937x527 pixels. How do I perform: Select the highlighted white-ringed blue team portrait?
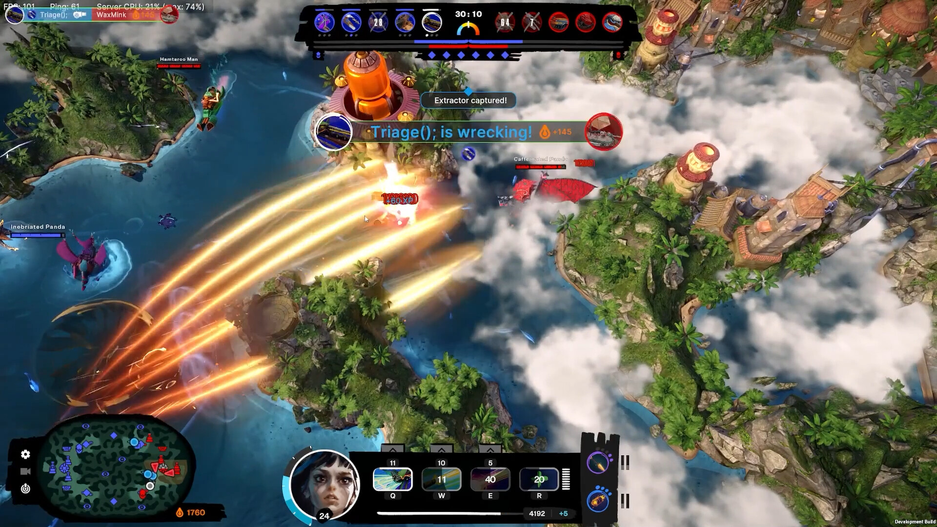pos(431,22)
